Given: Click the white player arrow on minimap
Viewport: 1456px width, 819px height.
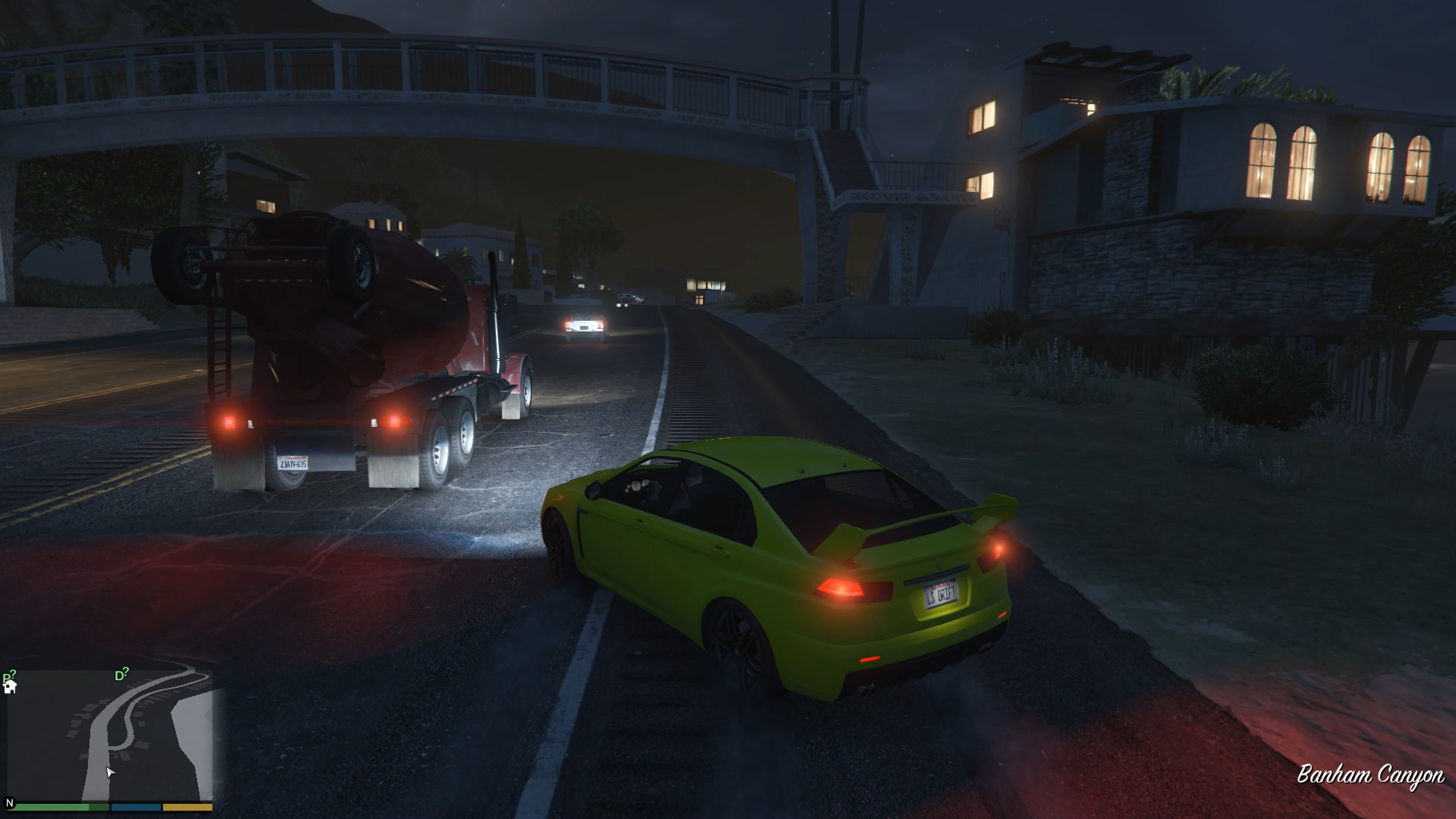Looking at the screenshot, I should point(110,772).
